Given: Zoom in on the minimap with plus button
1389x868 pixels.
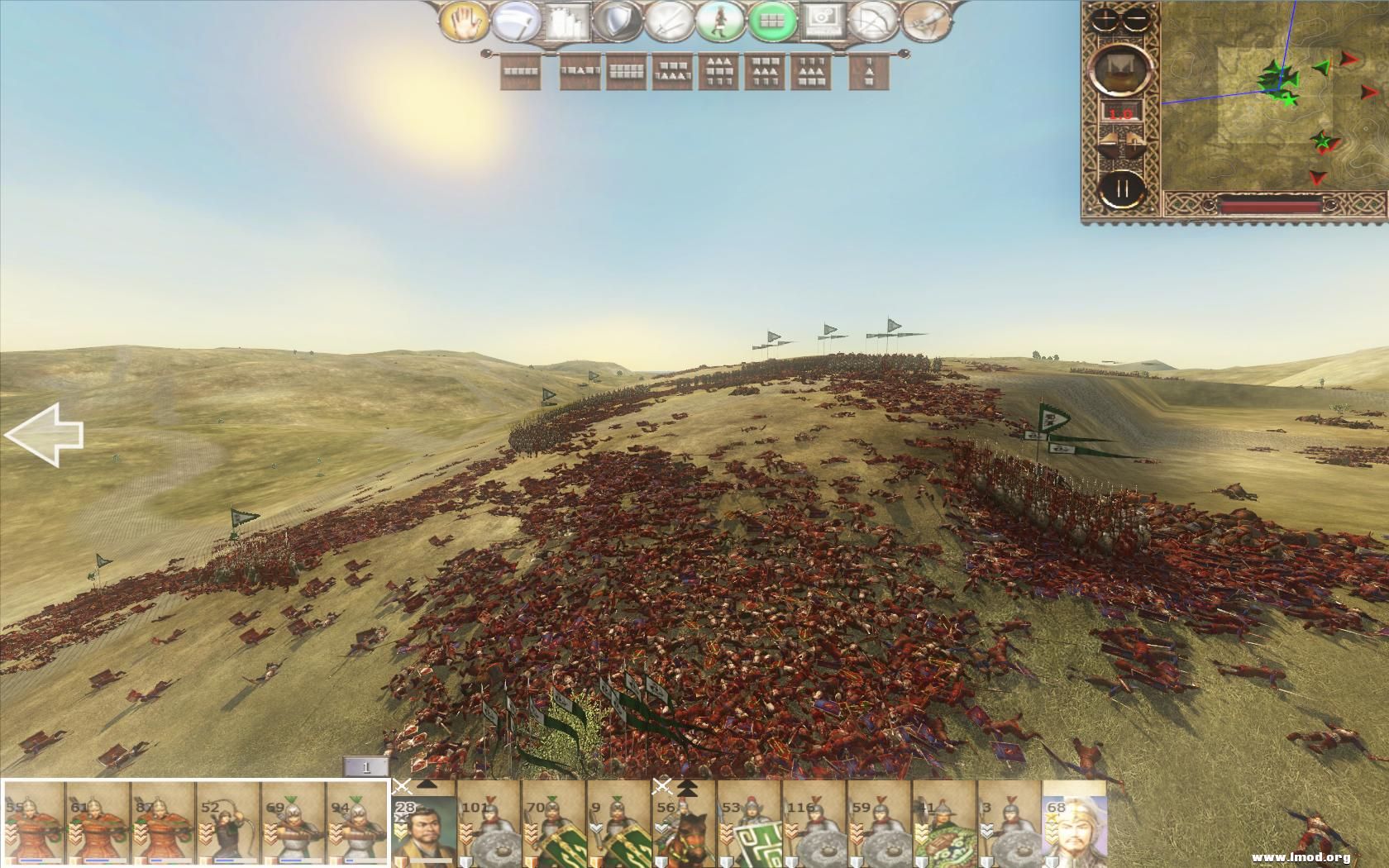Looking at the screenshot, I should pyautogui.click(x=1104, y=18).
